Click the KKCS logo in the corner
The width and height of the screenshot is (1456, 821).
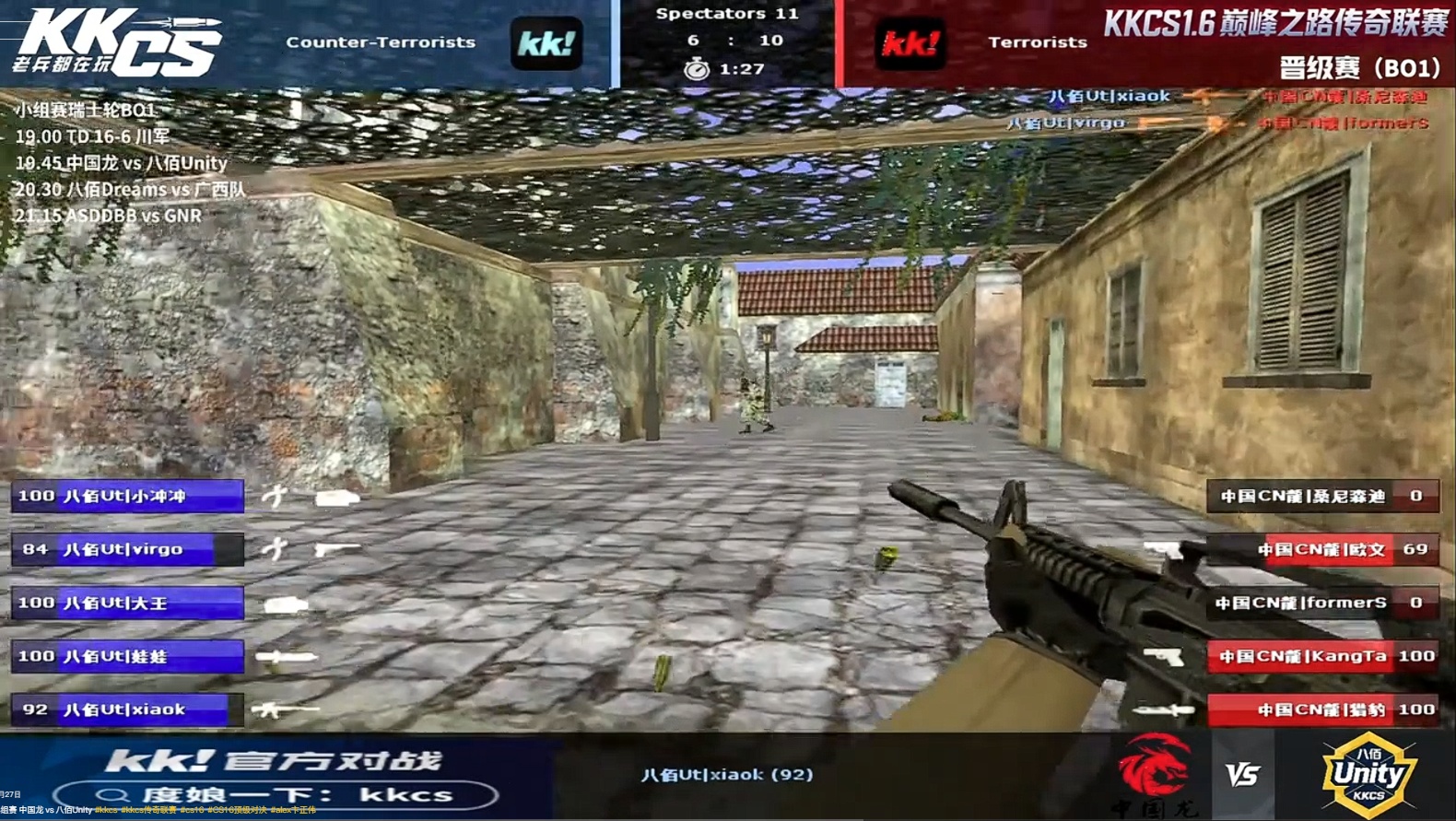coord(115,43)
